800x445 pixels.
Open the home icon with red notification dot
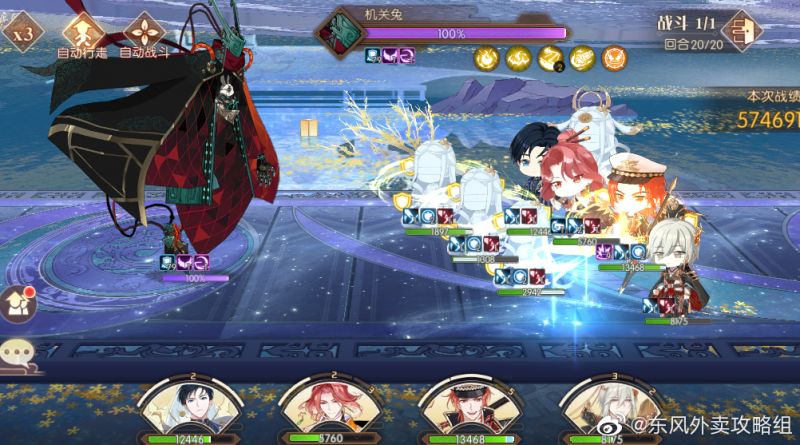(20, 301)
